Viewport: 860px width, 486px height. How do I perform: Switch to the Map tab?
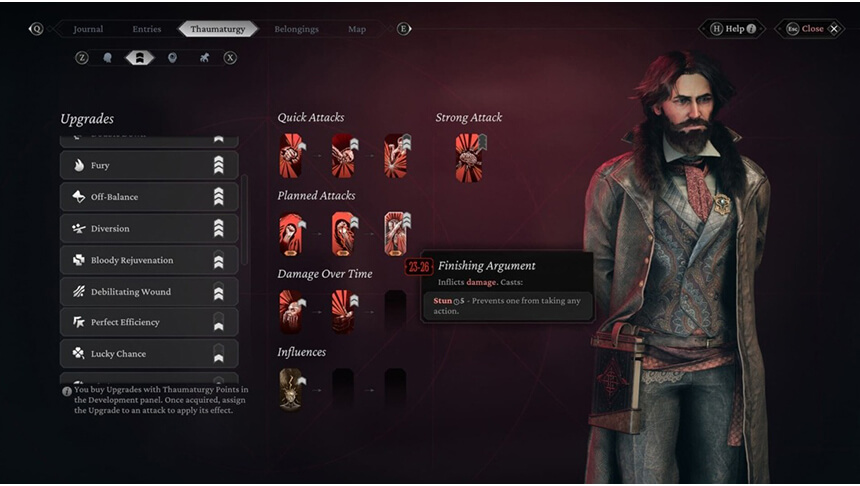[x=356, y=29]
